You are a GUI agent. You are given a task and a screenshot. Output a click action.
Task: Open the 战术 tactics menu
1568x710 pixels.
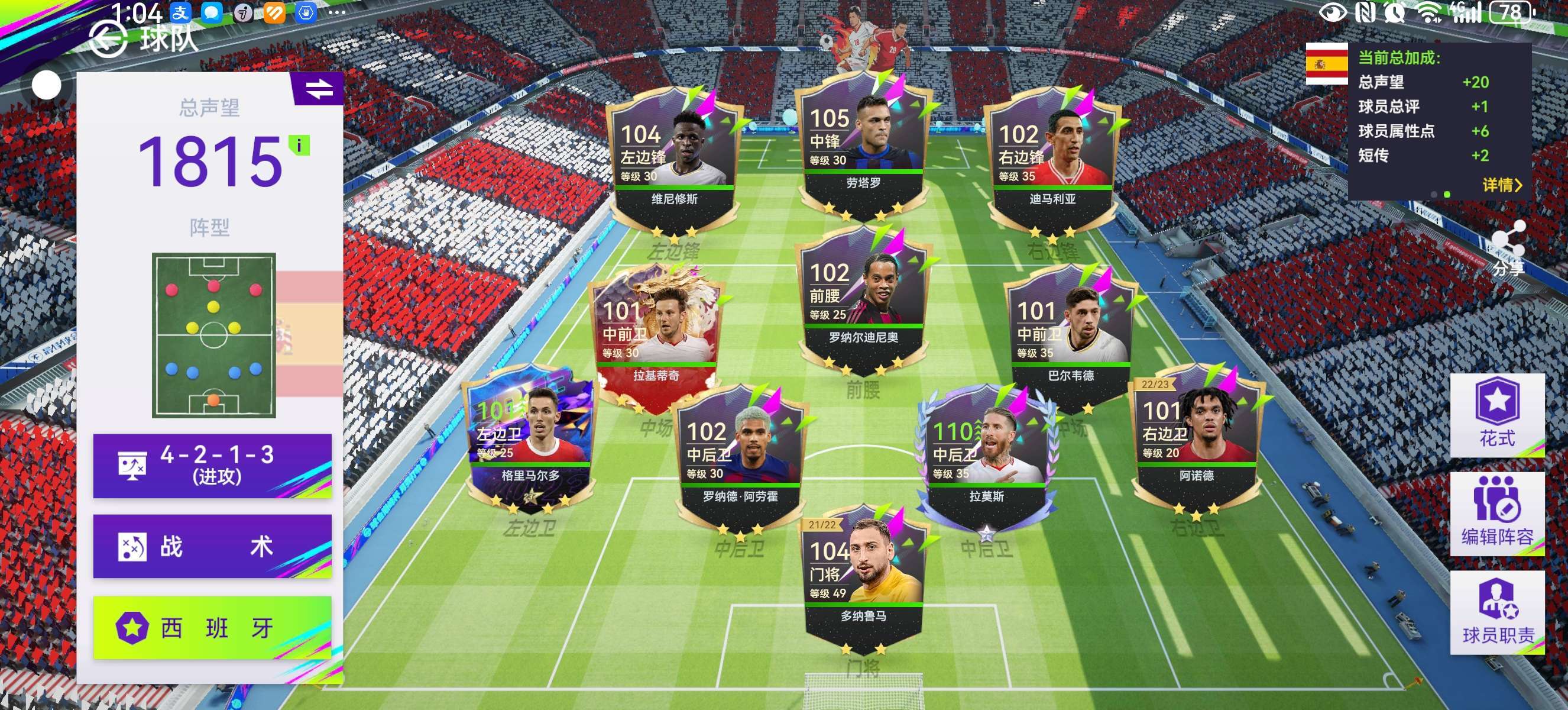212,546
